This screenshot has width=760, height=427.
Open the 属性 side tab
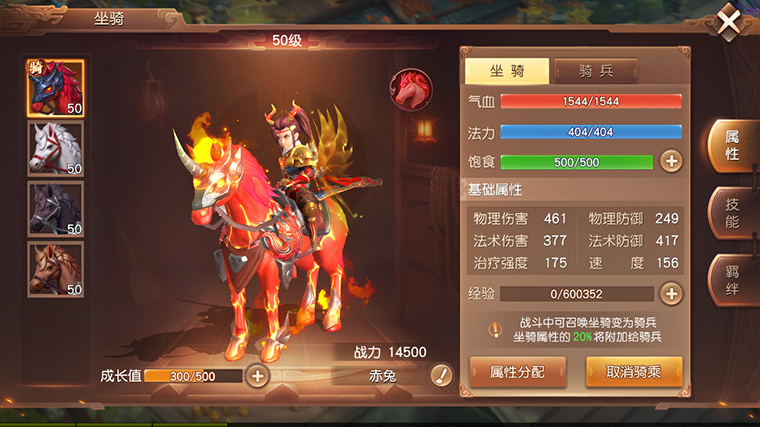point(731,146)
